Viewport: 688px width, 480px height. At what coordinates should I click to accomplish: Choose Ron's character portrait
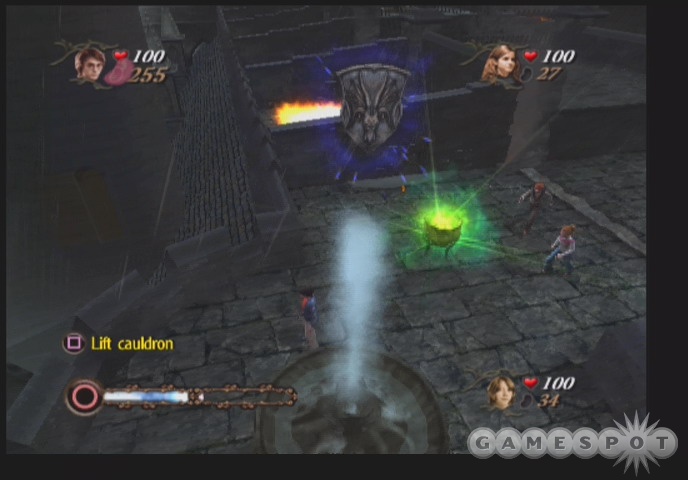[x=500, y=391]
